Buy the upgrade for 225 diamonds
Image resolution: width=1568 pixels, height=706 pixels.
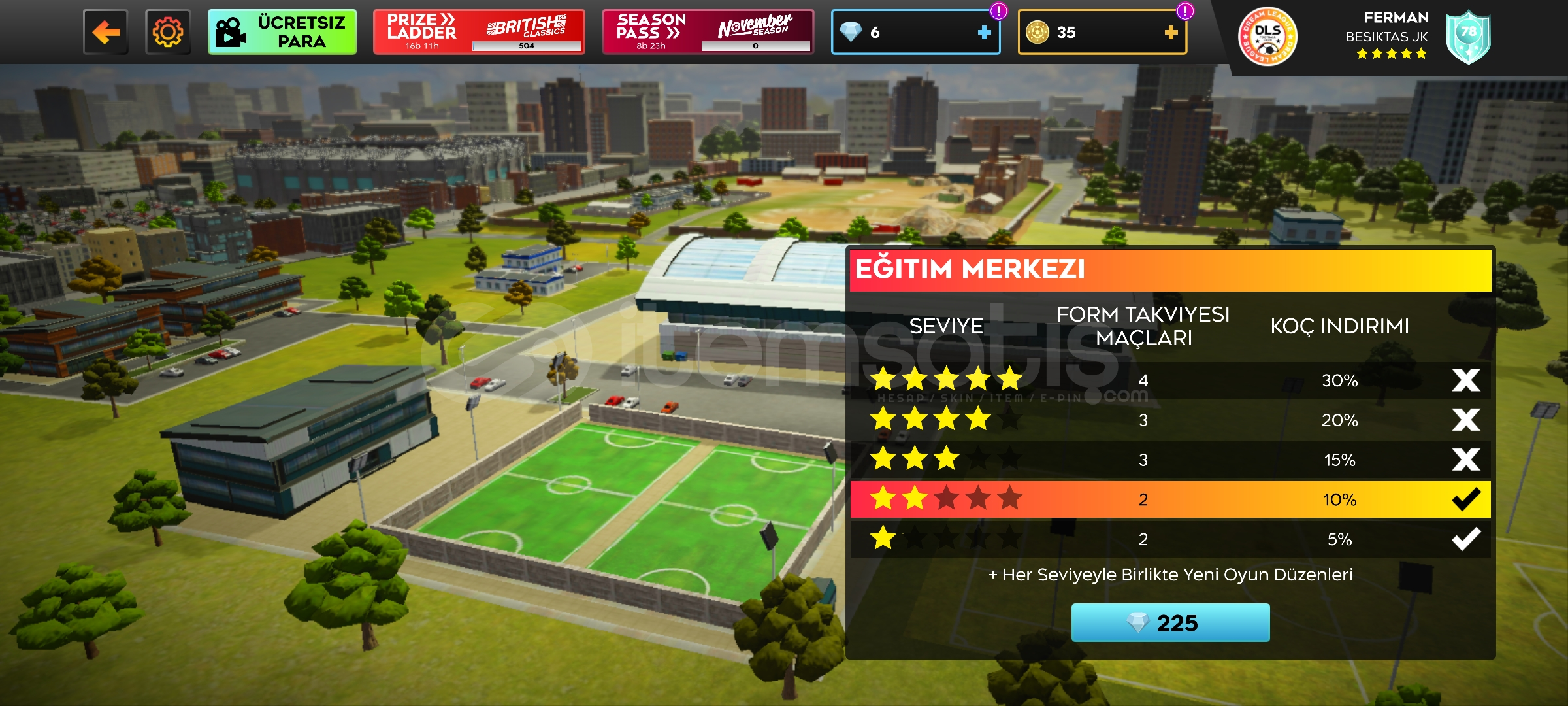[x=1170, y=623]
